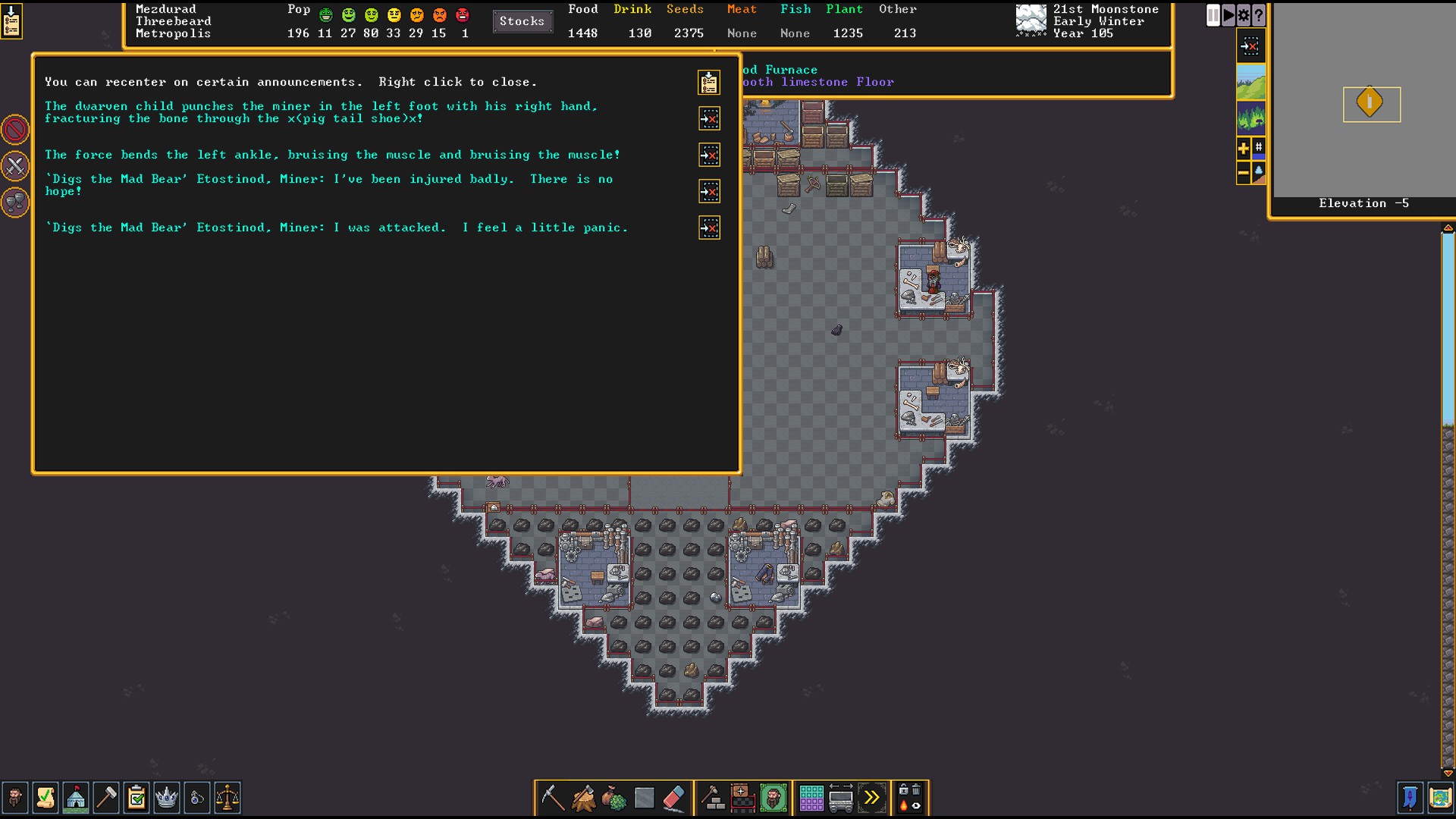Open the justice scales screen
This screenshot has height=819, width=1456.
tap(227, 798)
